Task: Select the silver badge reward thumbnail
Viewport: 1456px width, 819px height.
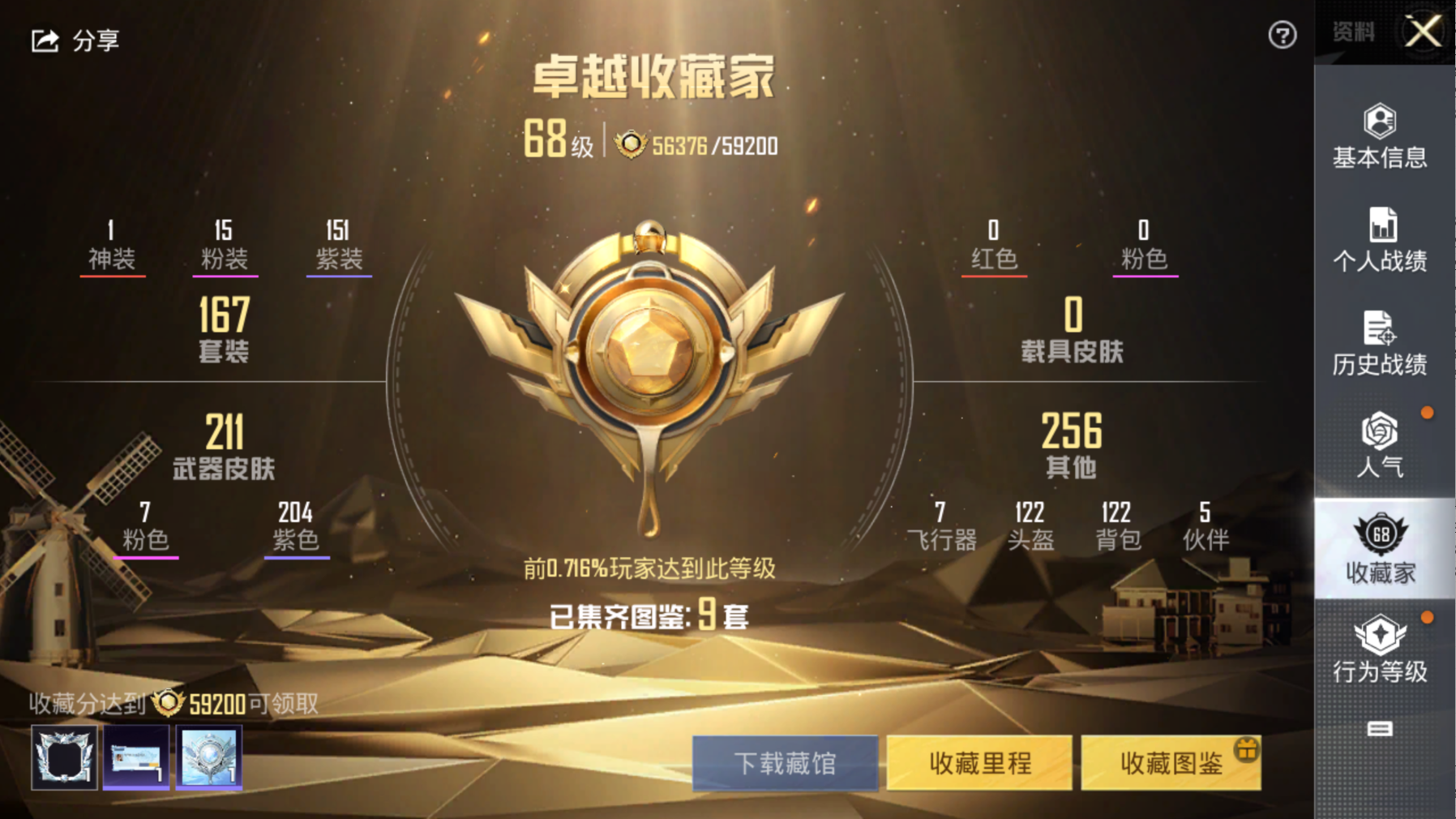Action: point(208,757)
